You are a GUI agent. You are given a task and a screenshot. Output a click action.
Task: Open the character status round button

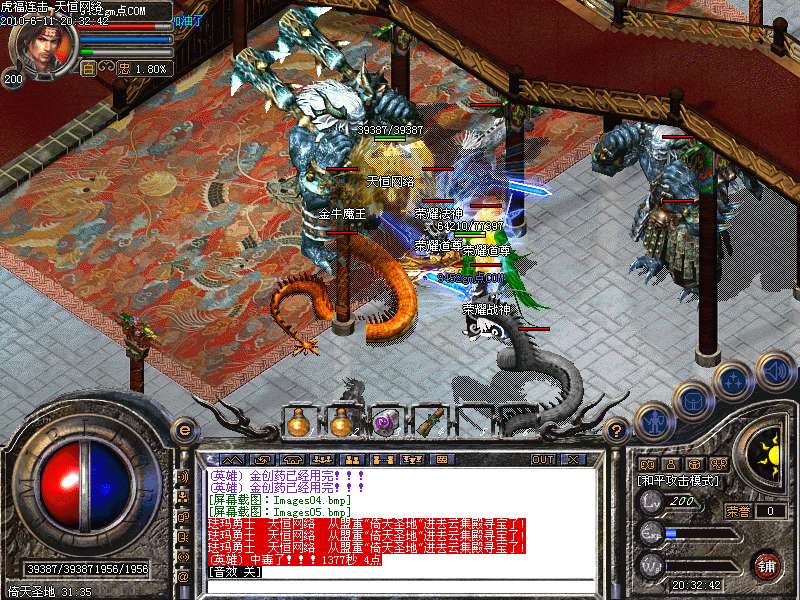[x=653, y=421]
